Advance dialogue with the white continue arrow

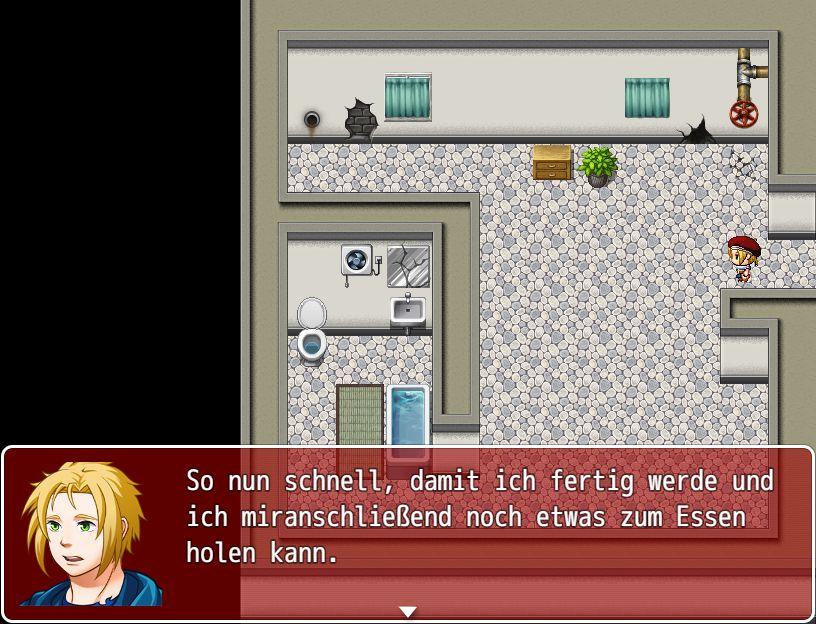click(407, 611)
